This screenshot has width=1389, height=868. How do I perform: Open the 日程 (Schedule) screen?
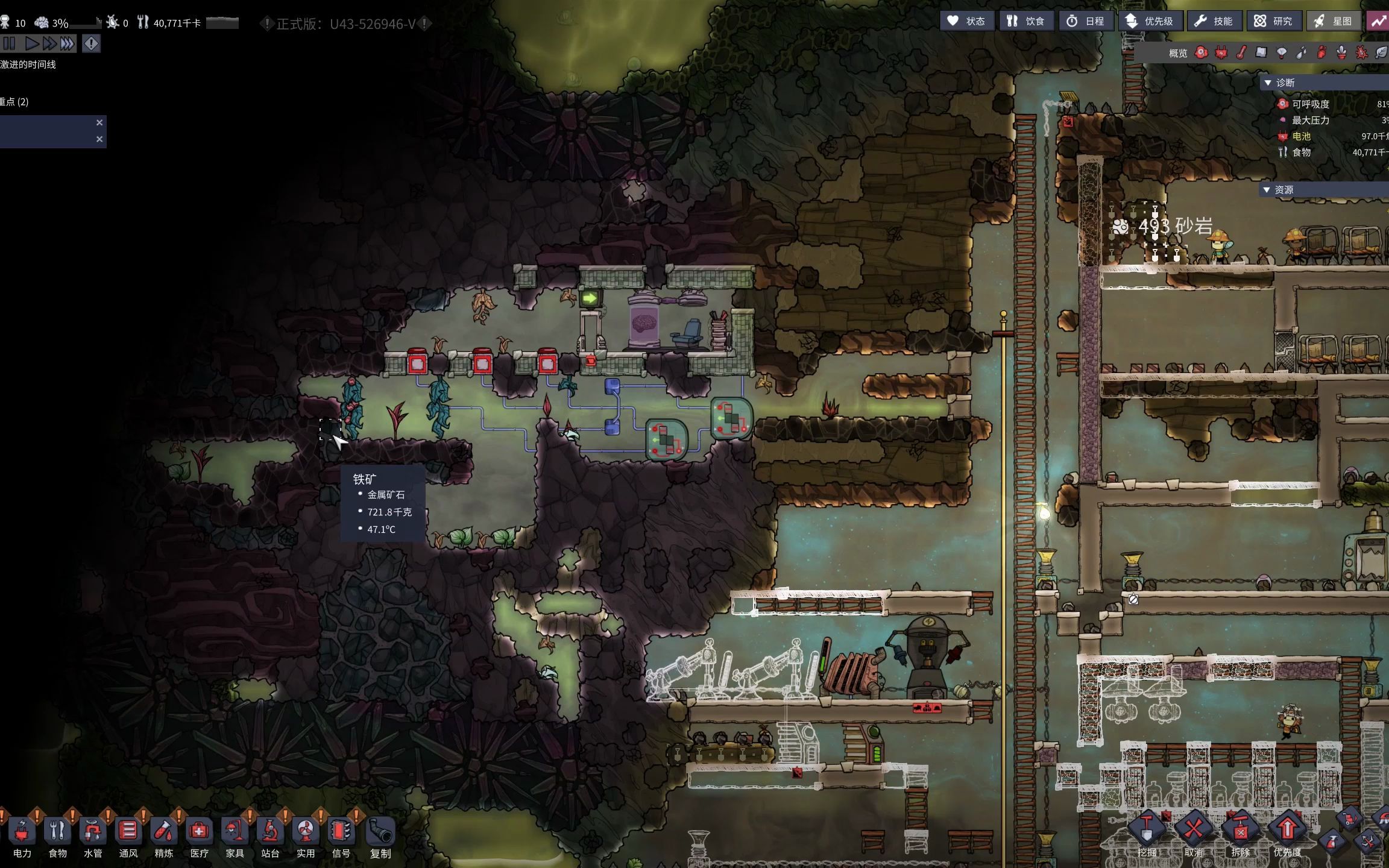1085,21
